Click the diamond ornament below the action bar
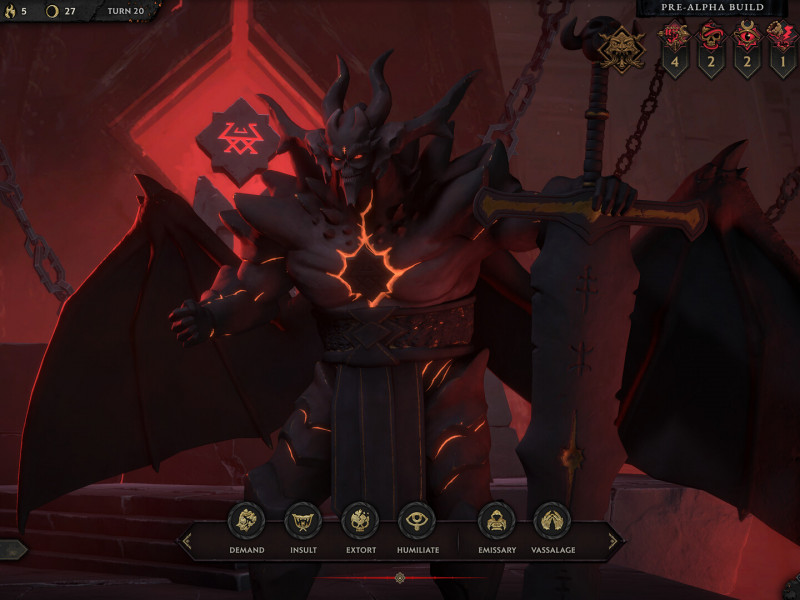 400,578
